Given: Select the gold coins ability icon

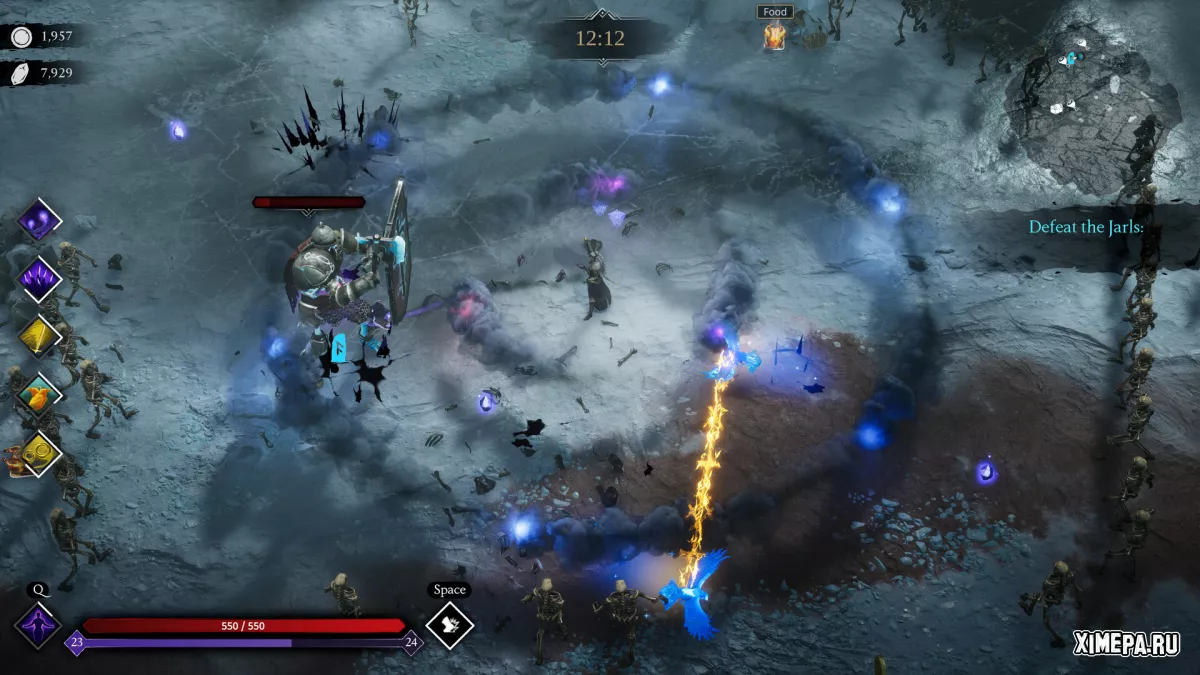Looking at the screenshot, I should tap(40, 453).
